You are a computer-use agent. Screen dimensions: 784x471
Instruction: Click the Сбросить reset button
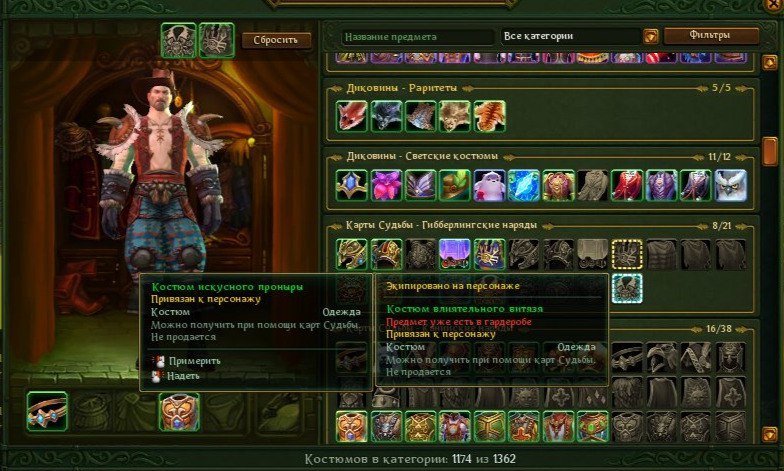tap(276, 41)
